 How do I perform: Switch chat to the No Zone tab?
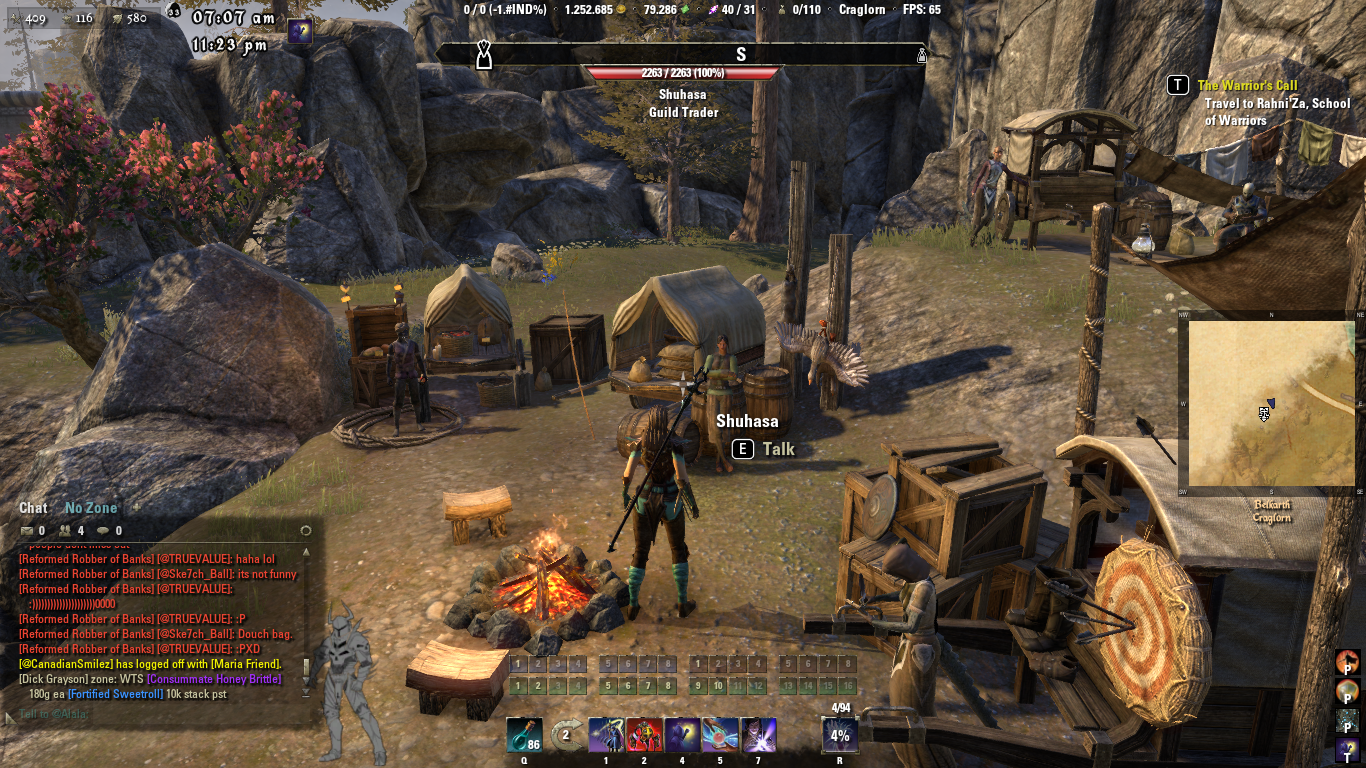pyautogui.click(x=91, y=507)
